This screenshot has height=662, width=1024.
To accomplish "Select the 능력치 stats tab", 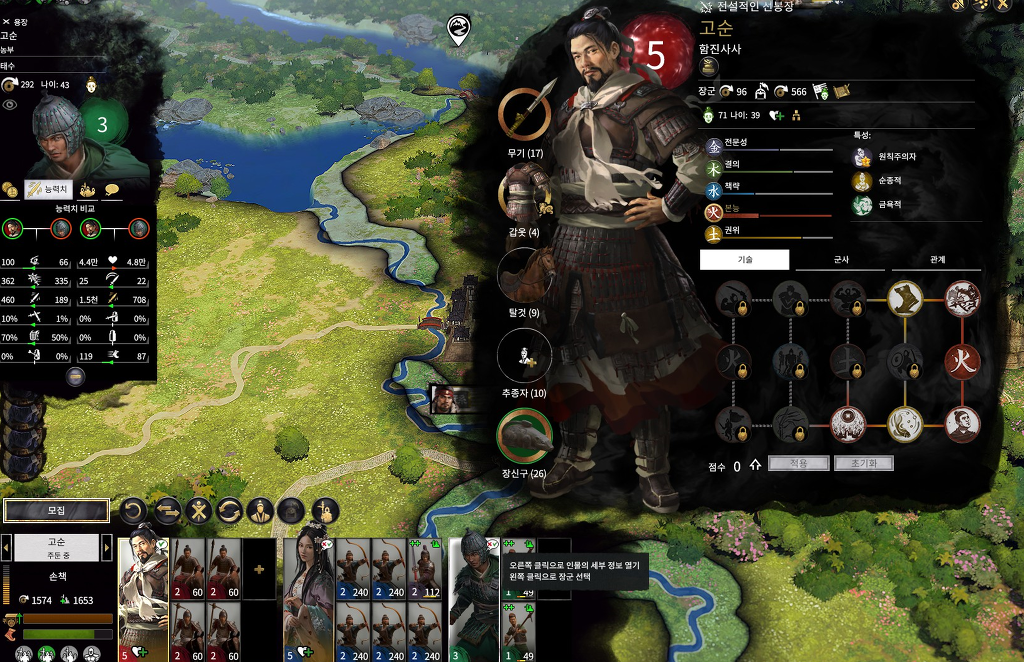I will click(x=47, y=188).
